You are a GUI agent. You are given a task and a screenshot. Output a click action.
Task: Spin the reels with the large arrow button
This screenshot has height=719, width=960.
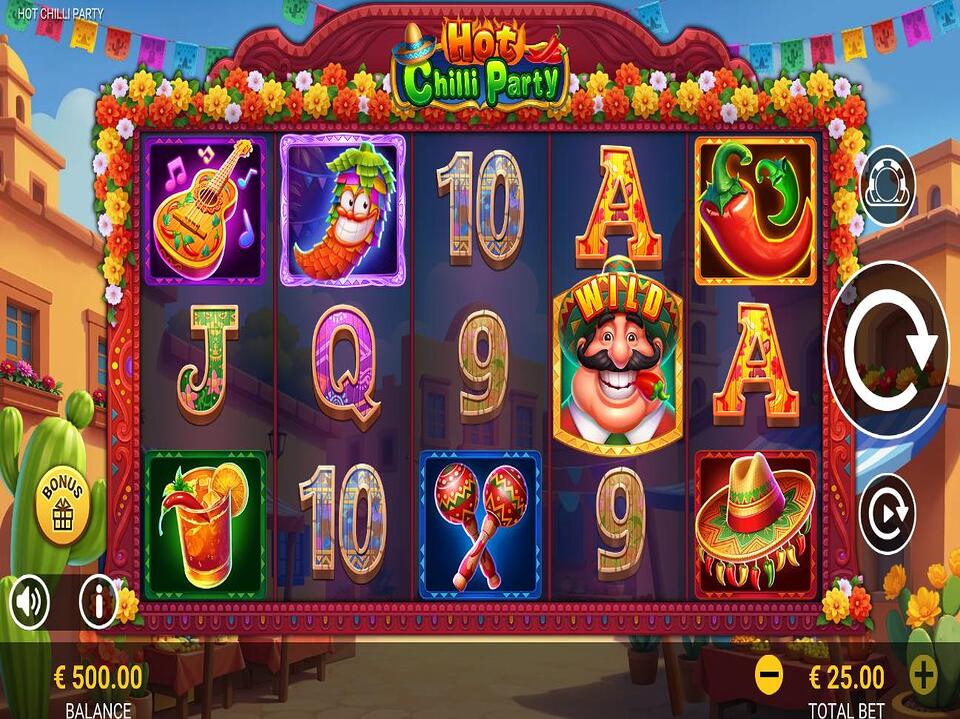888,349
